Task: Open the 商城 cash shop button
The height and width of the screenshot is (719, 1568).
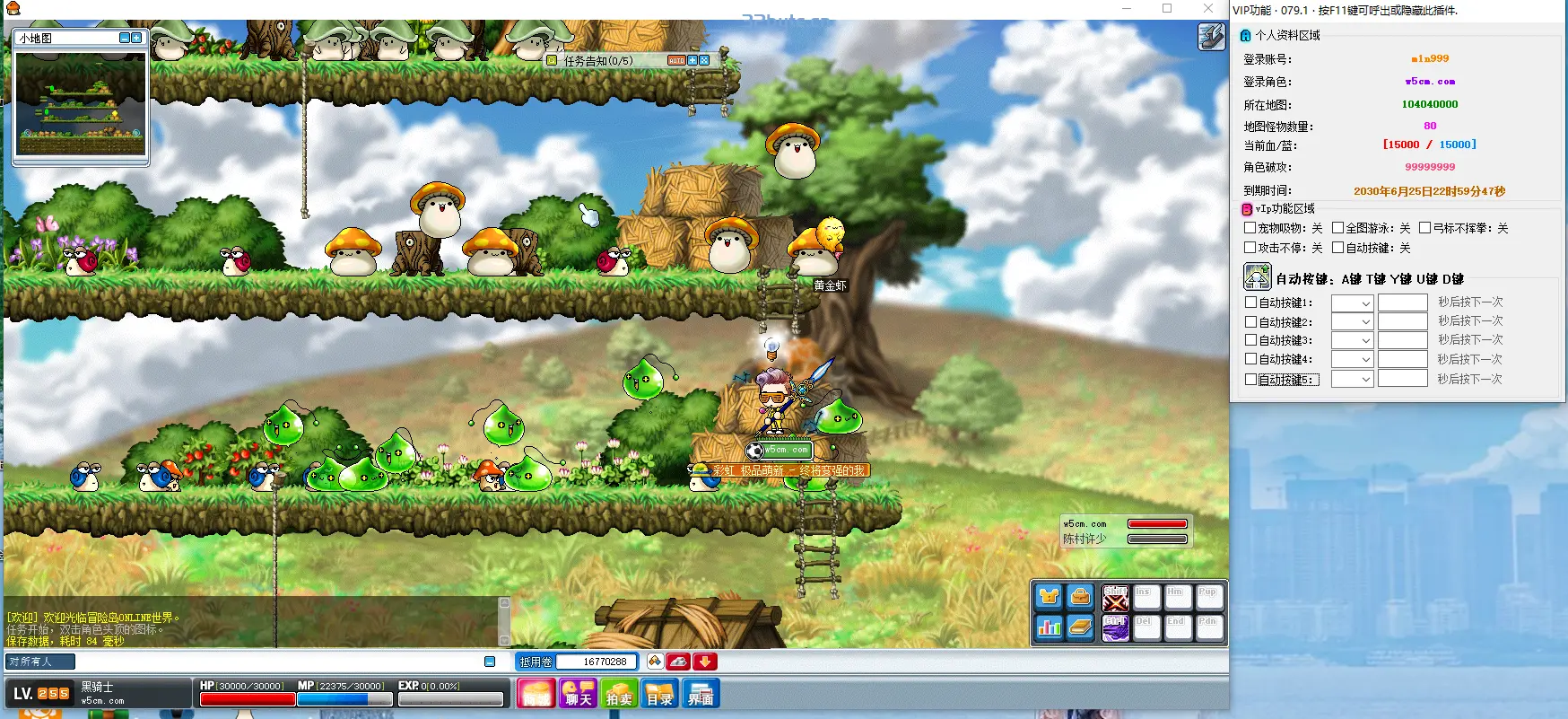Action: pos(536,694)
